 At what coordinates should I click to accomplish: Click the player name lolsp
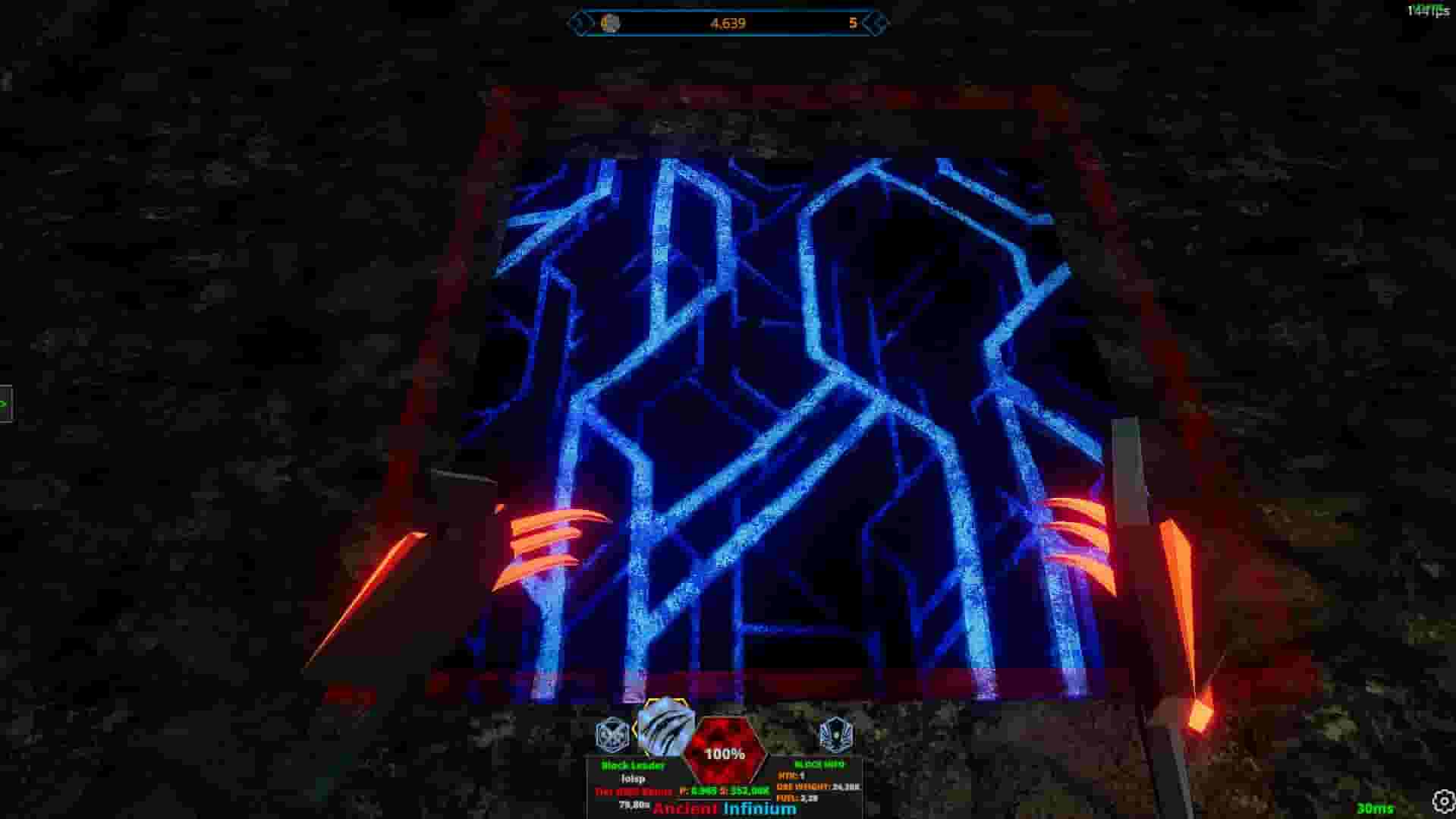(634, 780)
